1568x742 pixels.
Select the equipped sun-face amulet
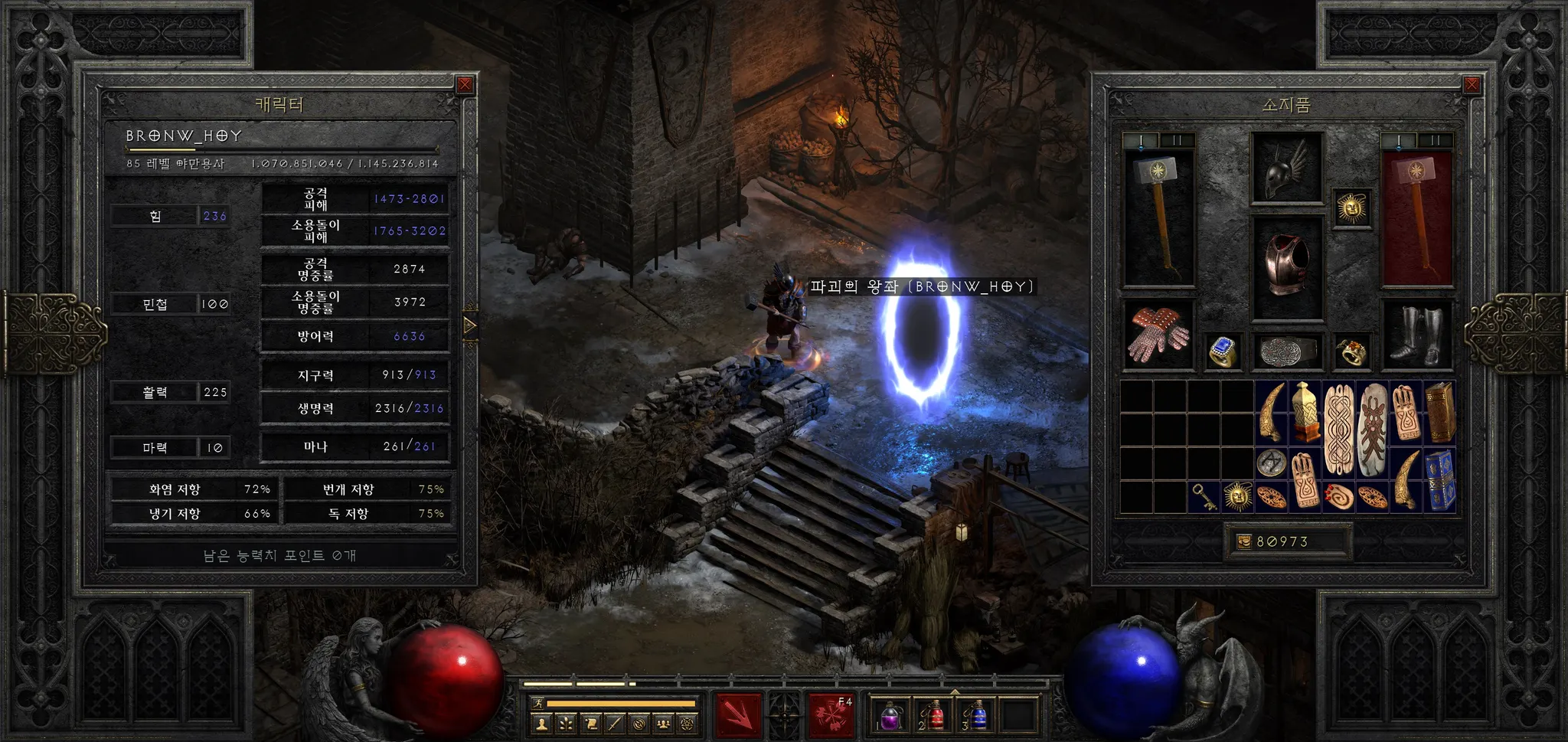[x=1351, y=208]
